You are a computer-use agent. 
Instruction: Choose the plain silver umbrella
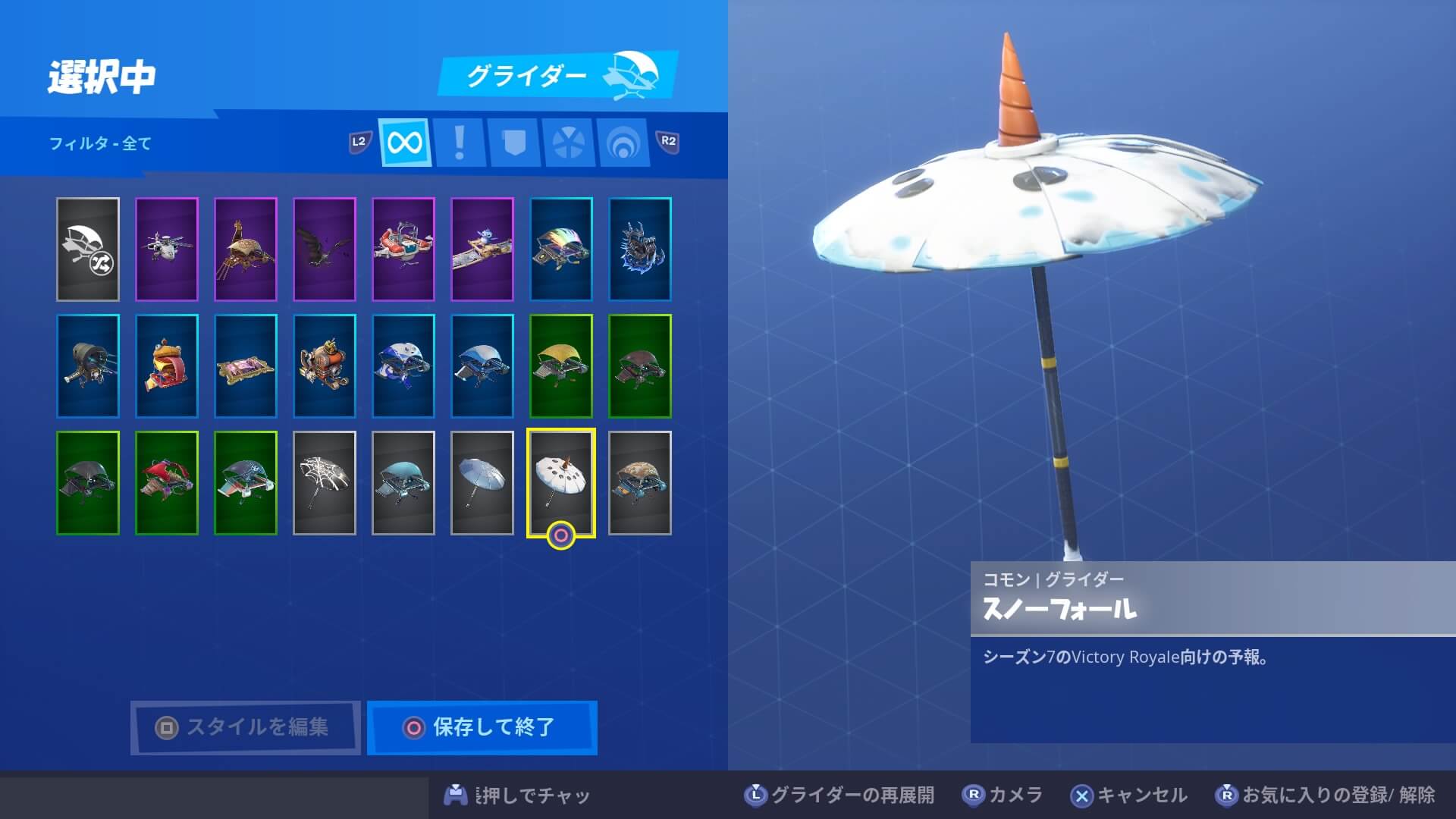(482, 483)
